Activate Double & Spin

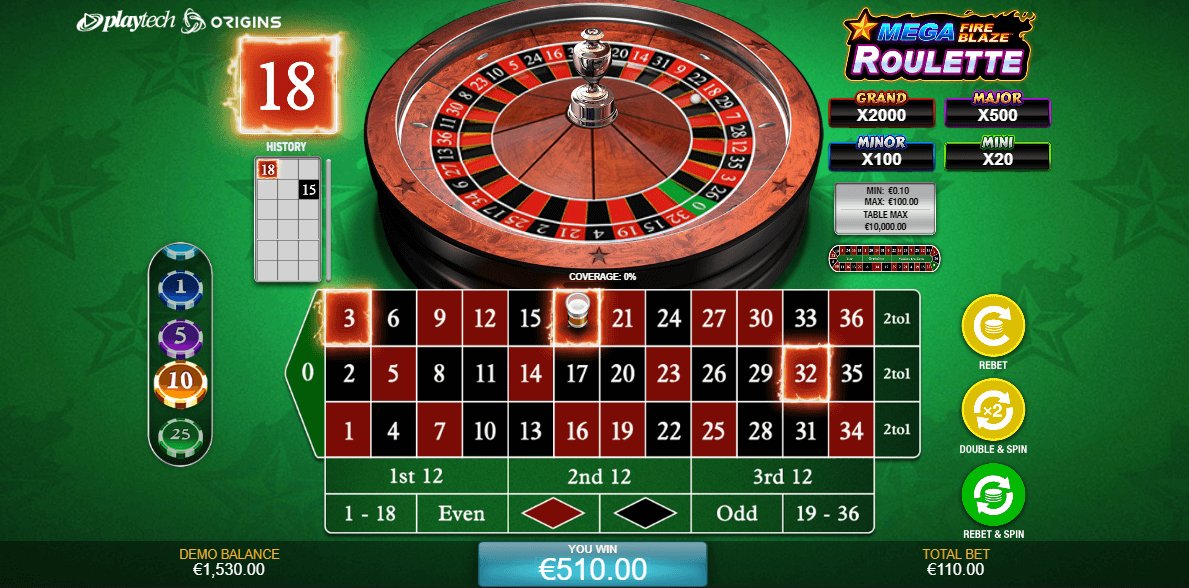(993, 411)
